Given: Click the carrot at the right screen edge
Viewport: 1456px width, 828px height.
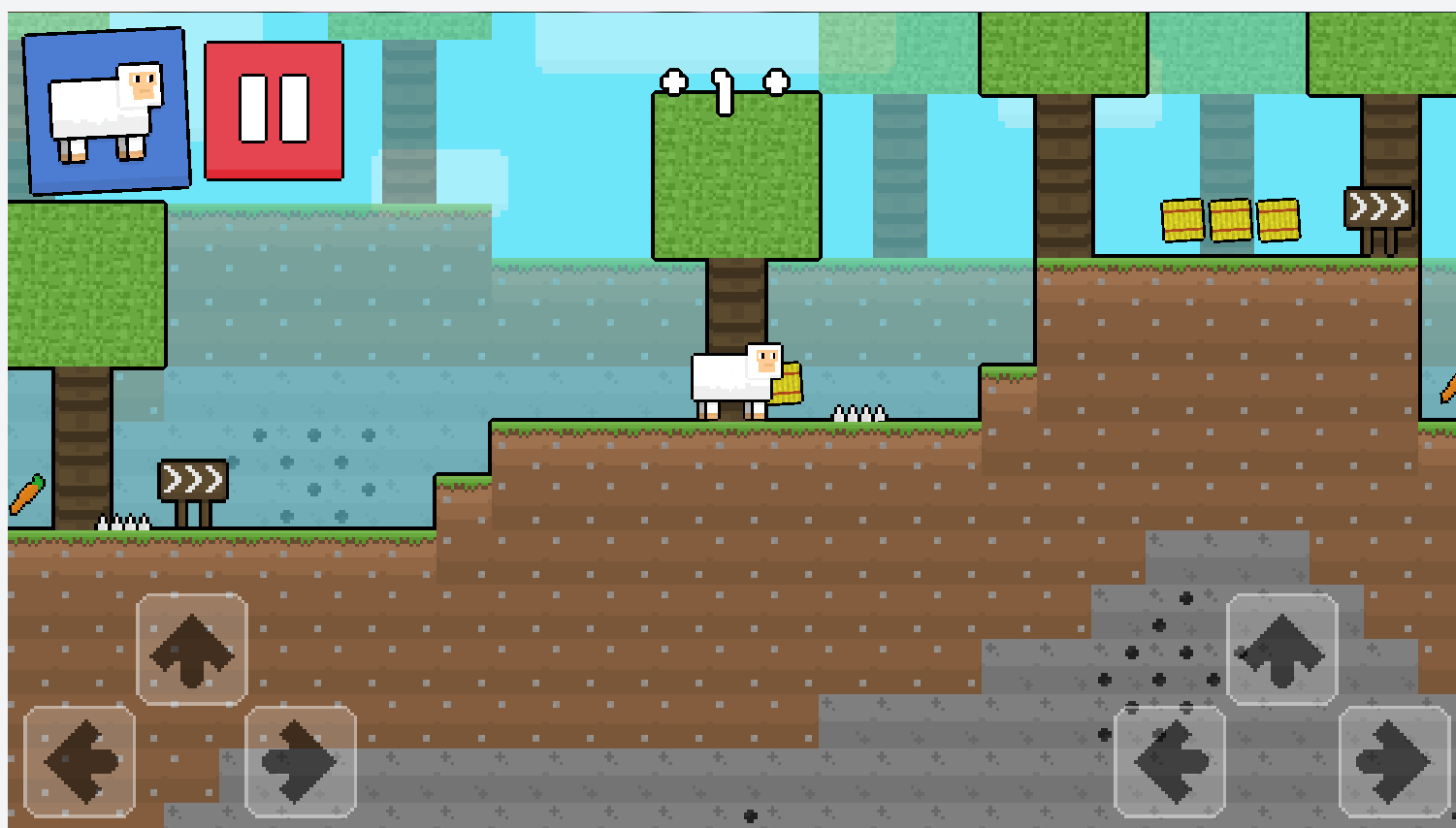Looking at the screenshot, I should 1447,390.
